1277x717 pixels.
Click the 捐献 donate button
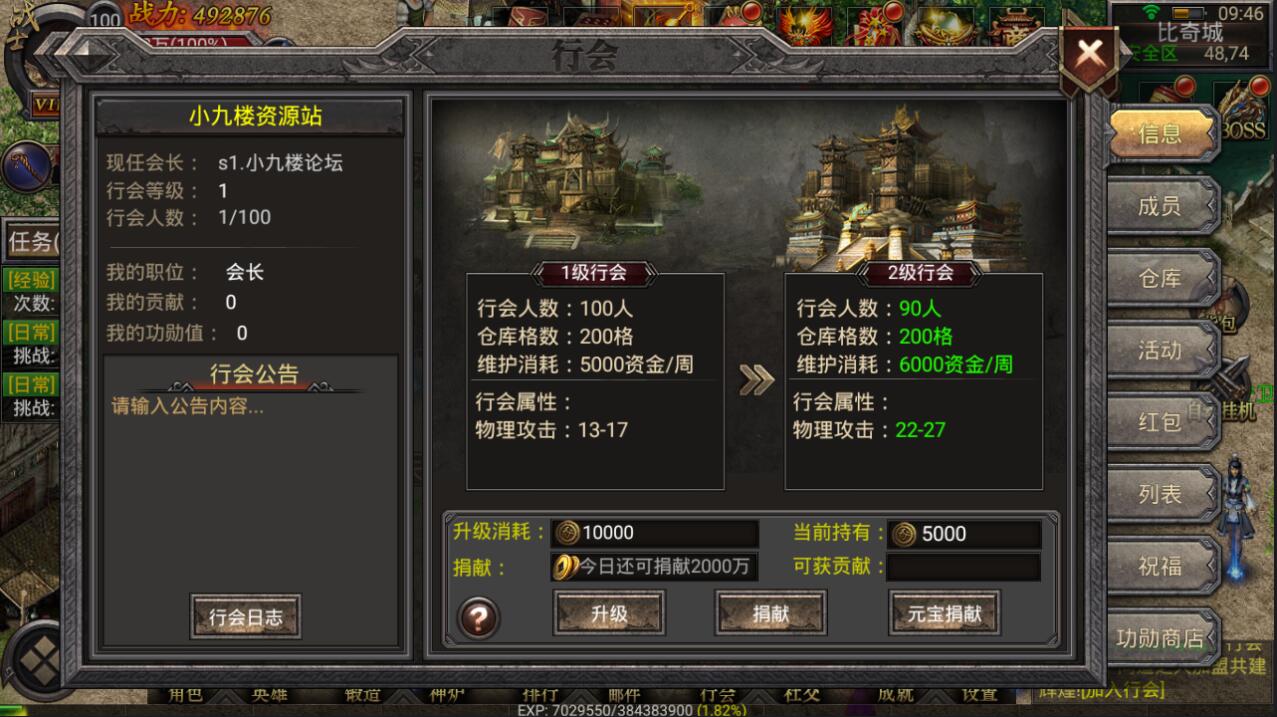[x=770, y=614]
